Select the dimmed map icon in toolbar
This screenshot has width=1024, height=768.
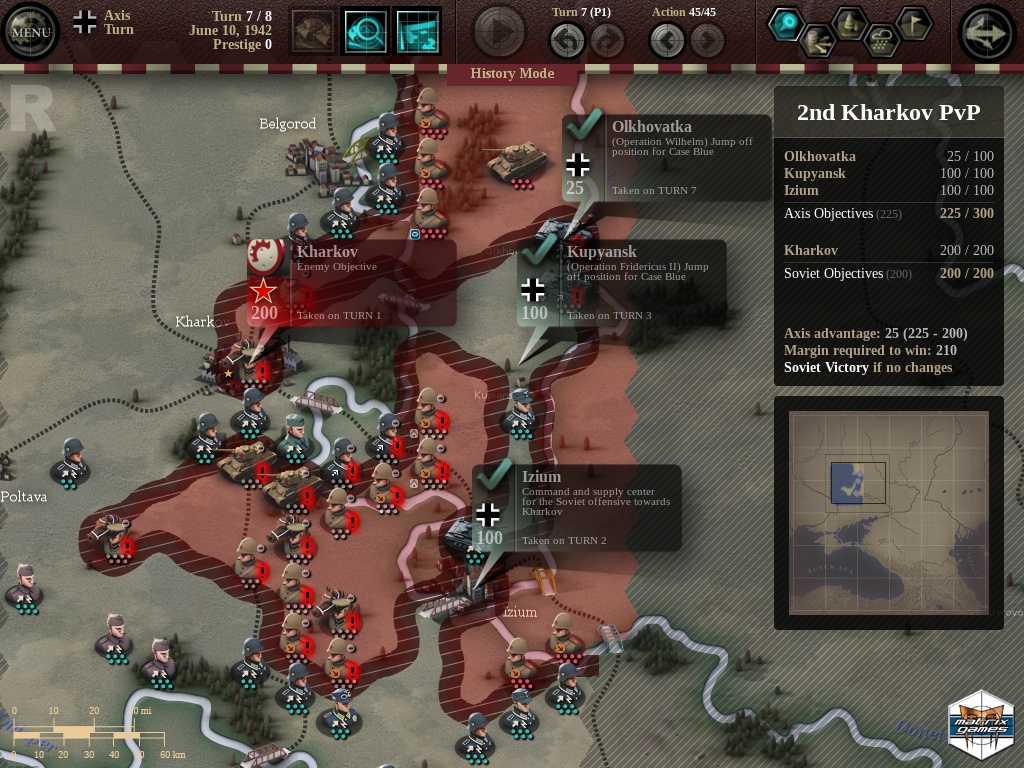click(x=313, y=32)
